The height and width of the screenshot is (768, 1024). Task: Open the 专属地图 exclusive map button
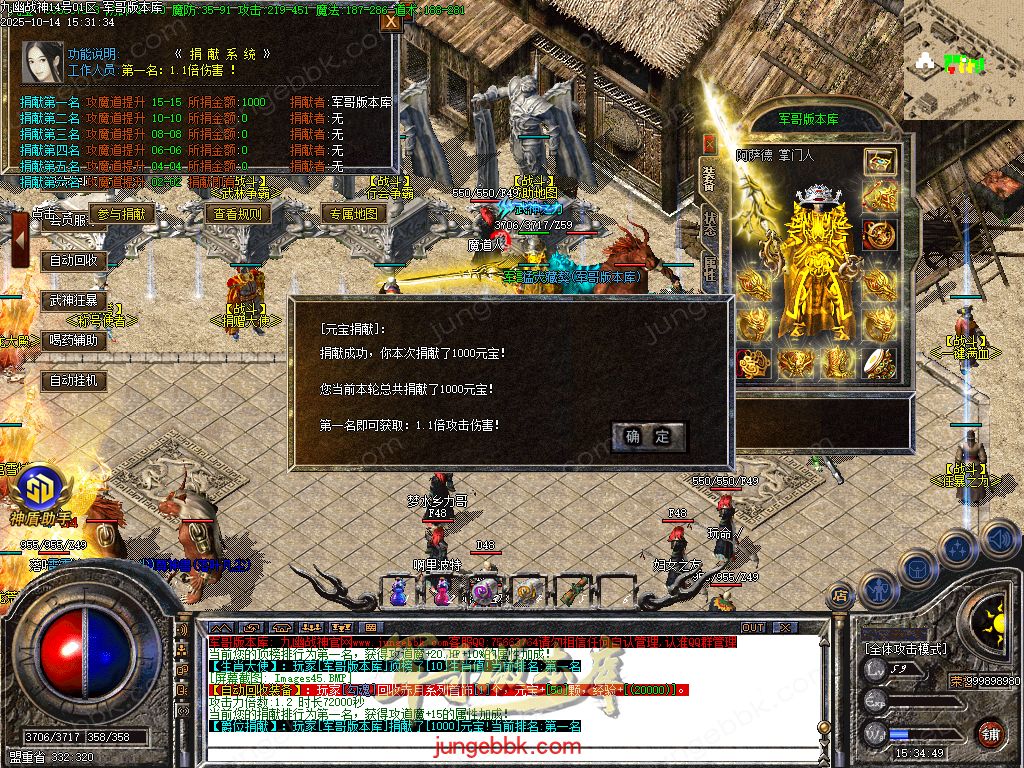coord(352,213)
